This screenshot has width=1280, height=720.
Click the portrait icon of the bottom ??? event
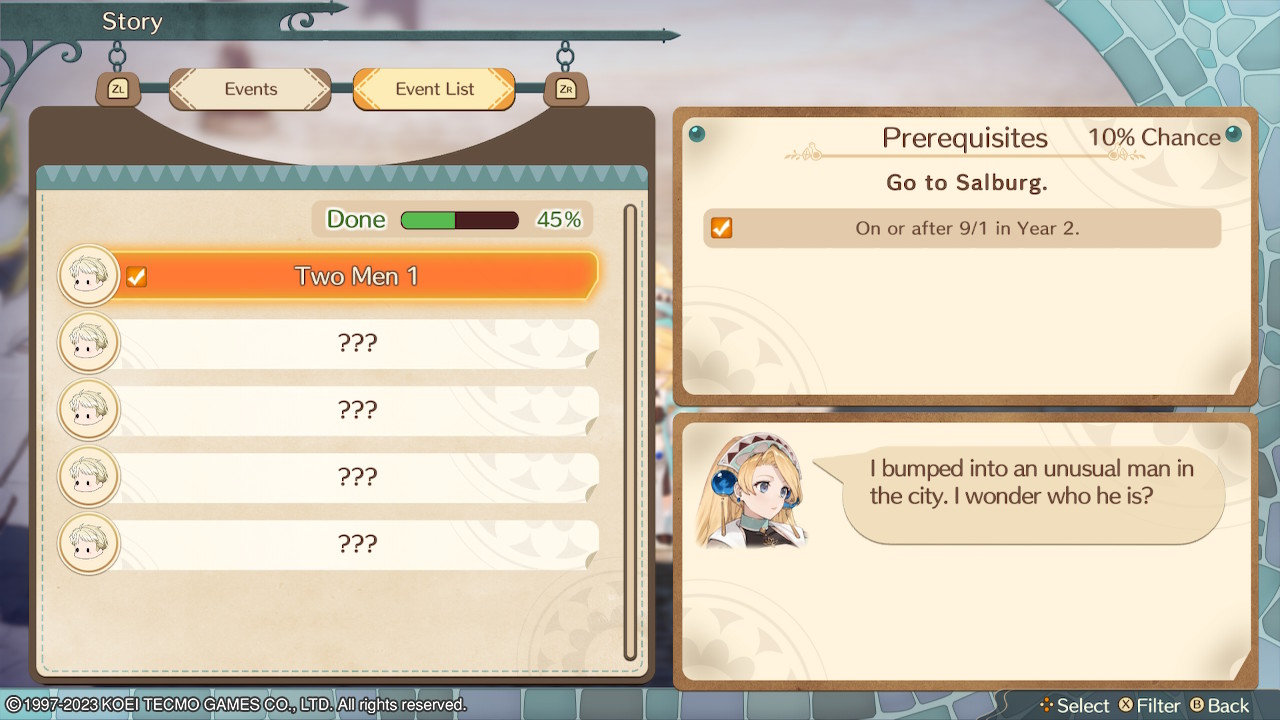click(88, 544)
